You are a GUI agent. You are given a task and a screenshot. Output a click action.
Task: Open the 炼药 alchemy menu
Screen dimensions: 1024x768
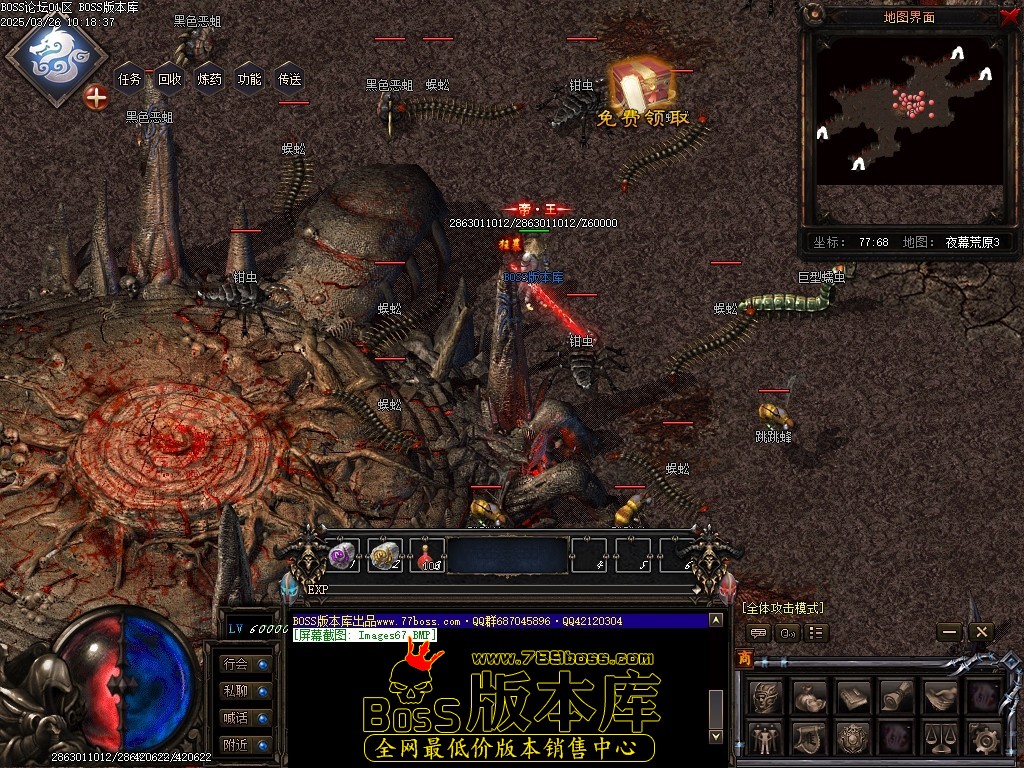(x=210, y=79)
